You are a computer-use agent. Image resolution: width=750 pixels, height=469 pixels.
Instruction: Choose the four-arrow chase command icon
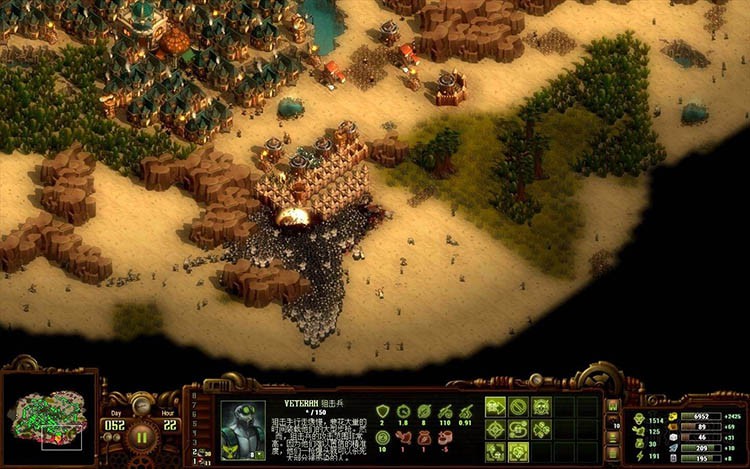(x=496, y=452)
